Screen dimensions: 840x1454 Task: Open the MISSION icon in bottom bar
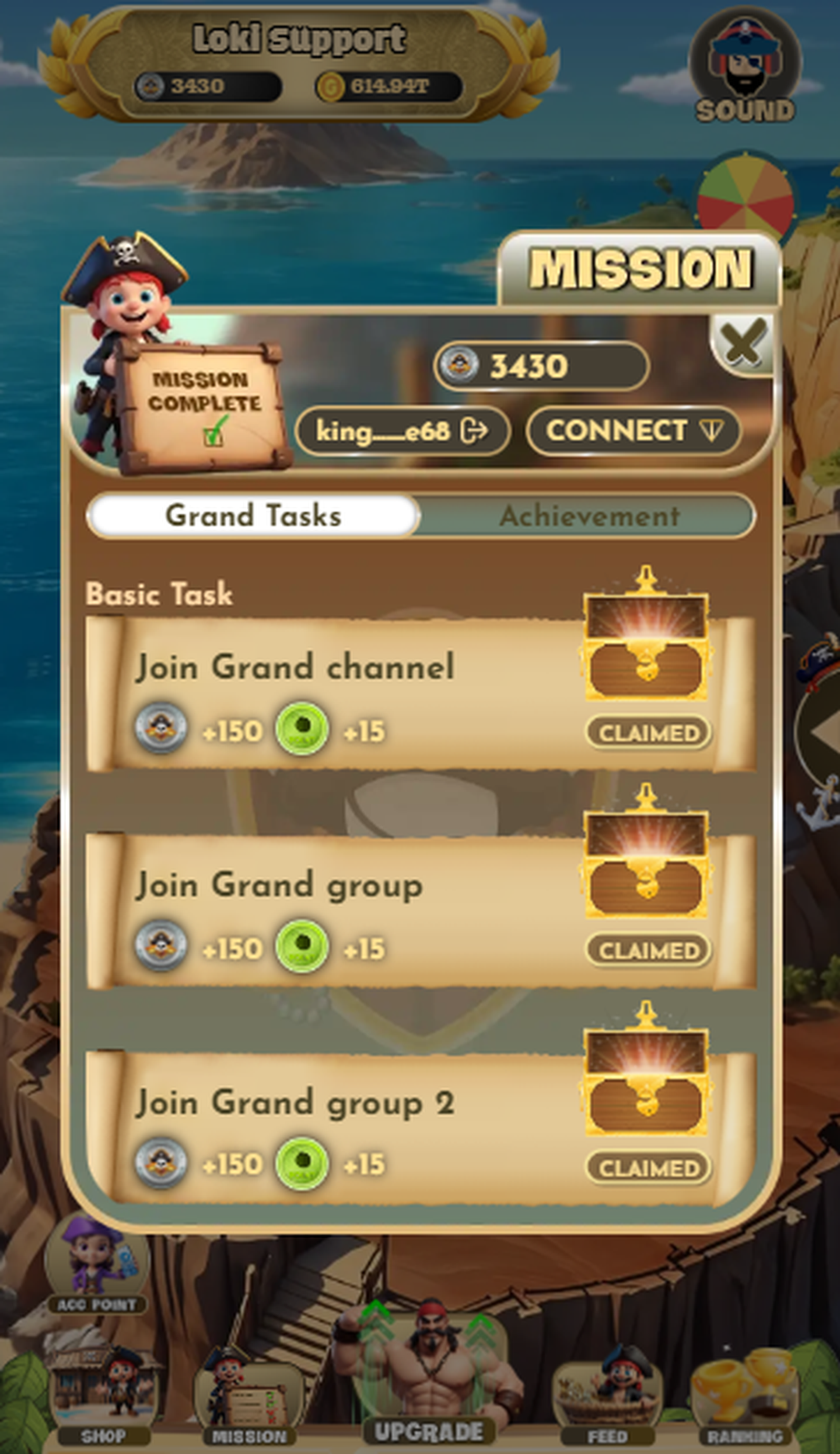(x=249, y=1396)
